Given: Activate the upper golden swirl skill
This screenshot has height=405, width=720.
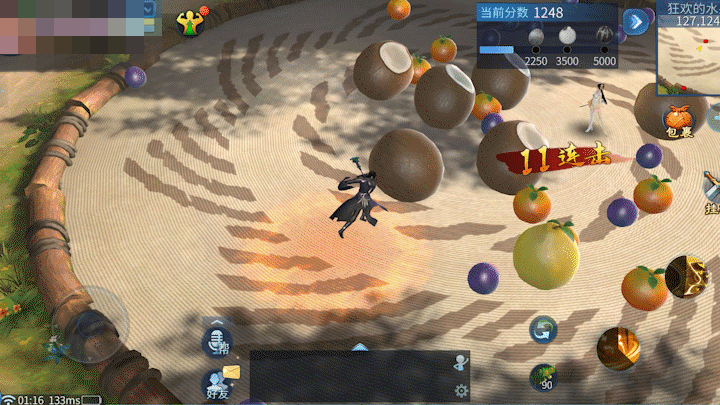Looking at the screenshot, I should tap(686, 275).
